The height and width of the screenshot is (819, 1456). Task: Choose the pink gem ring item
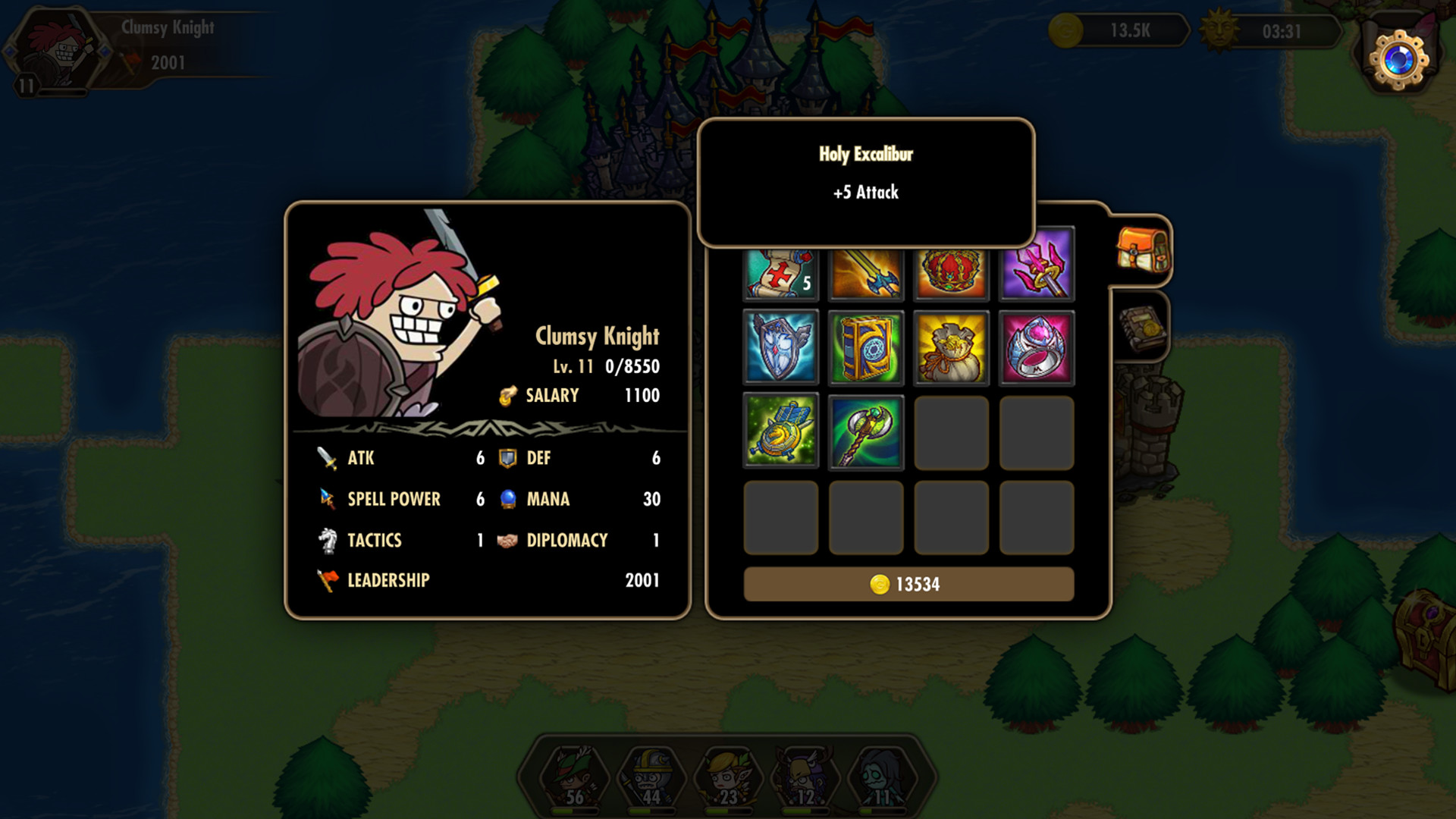[1036, 347]
